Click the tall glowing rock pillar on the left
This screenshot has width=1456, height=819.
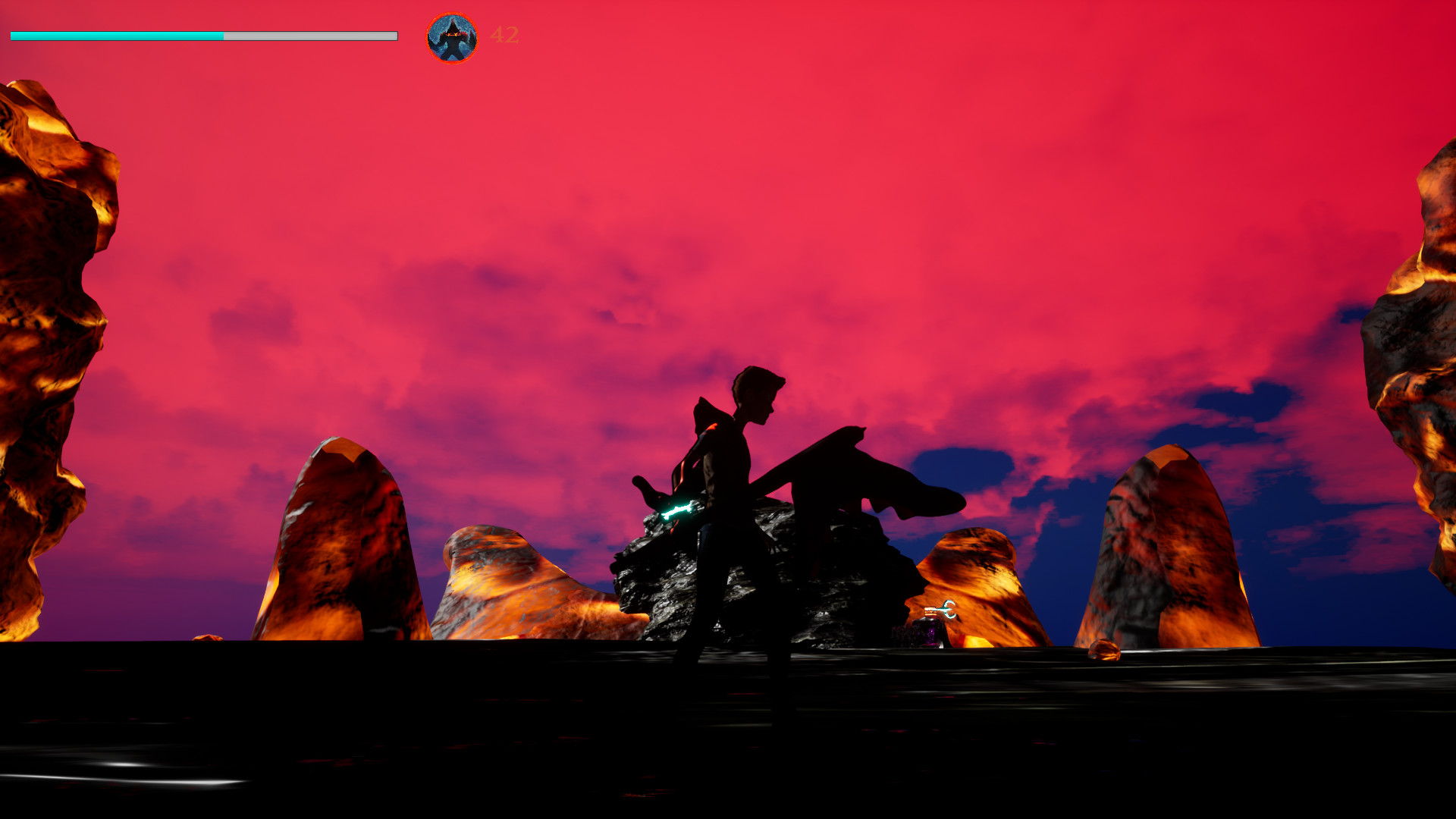pos(53,341)
